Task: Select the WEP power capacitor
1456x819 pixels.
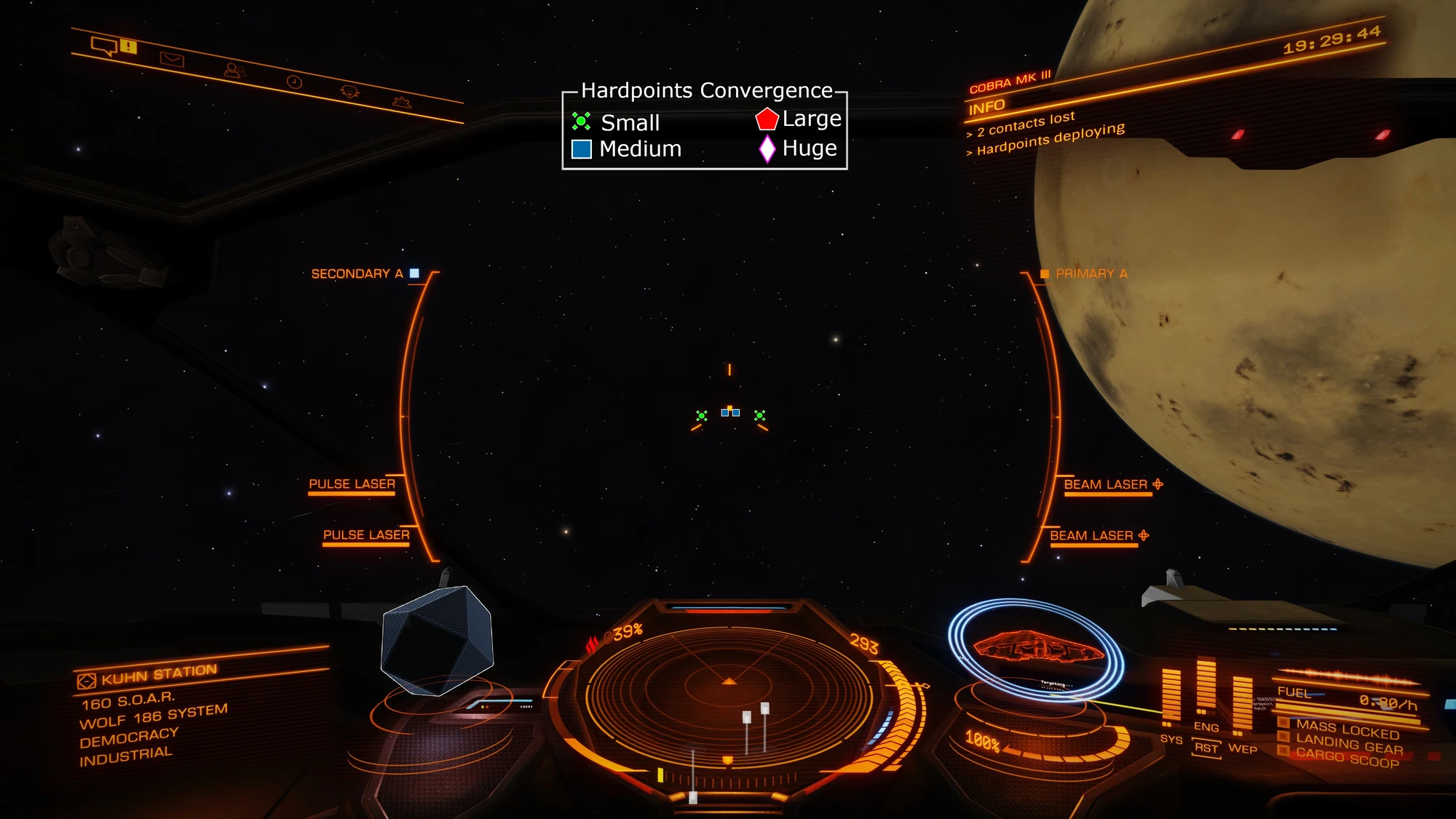Action: coord(1242,703)
